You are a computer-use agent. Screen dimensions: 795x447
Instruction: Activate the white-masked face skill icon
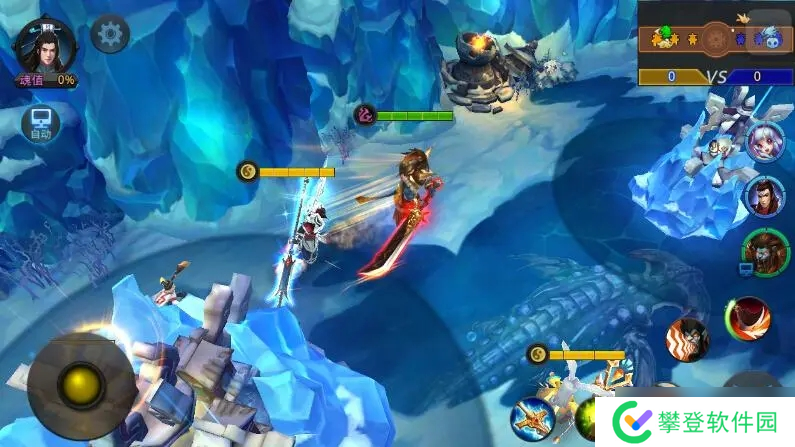click(x=688, y=337)
